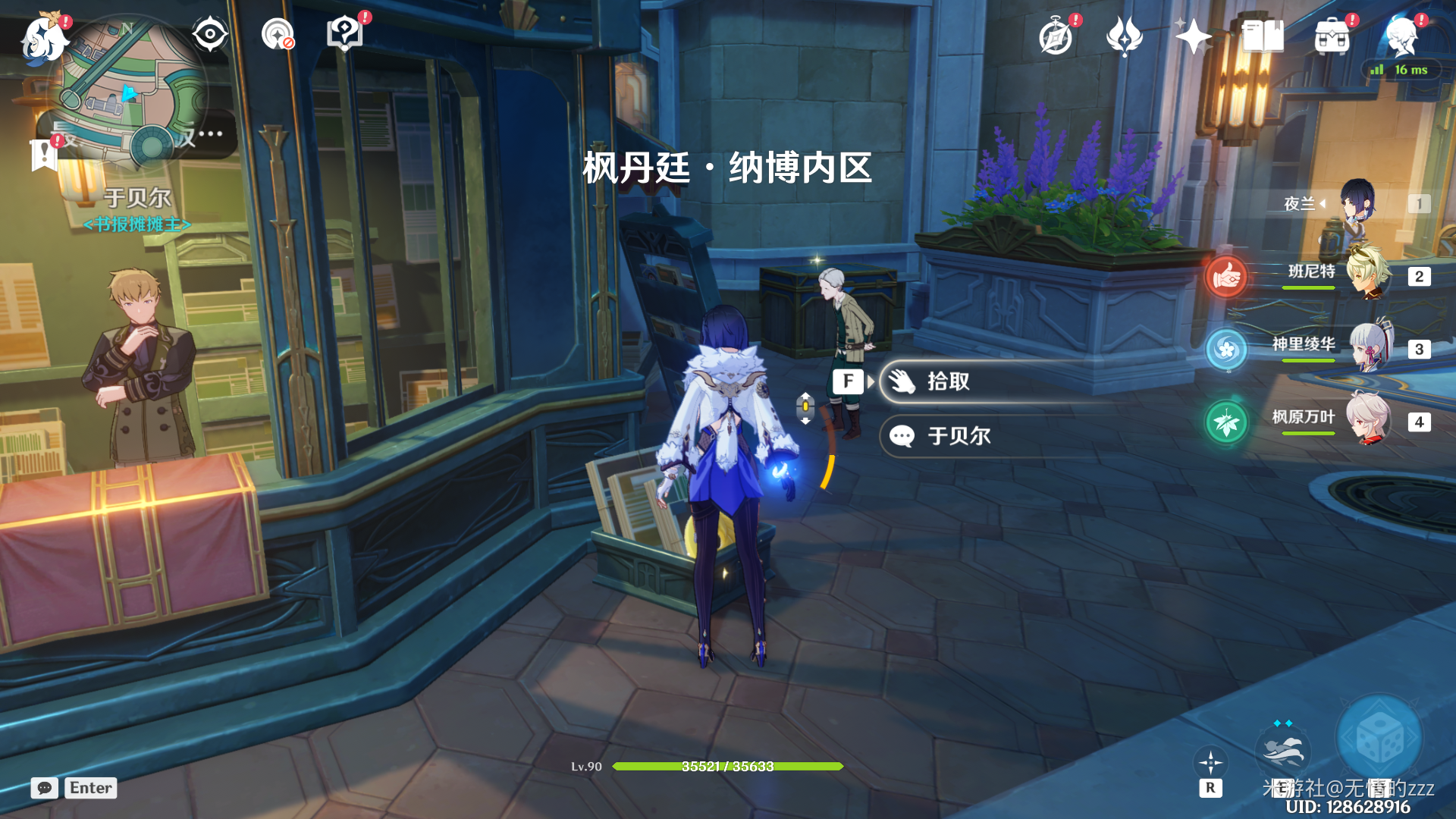
Task: Open the chat speech bubble button
Action: [45, 788]
